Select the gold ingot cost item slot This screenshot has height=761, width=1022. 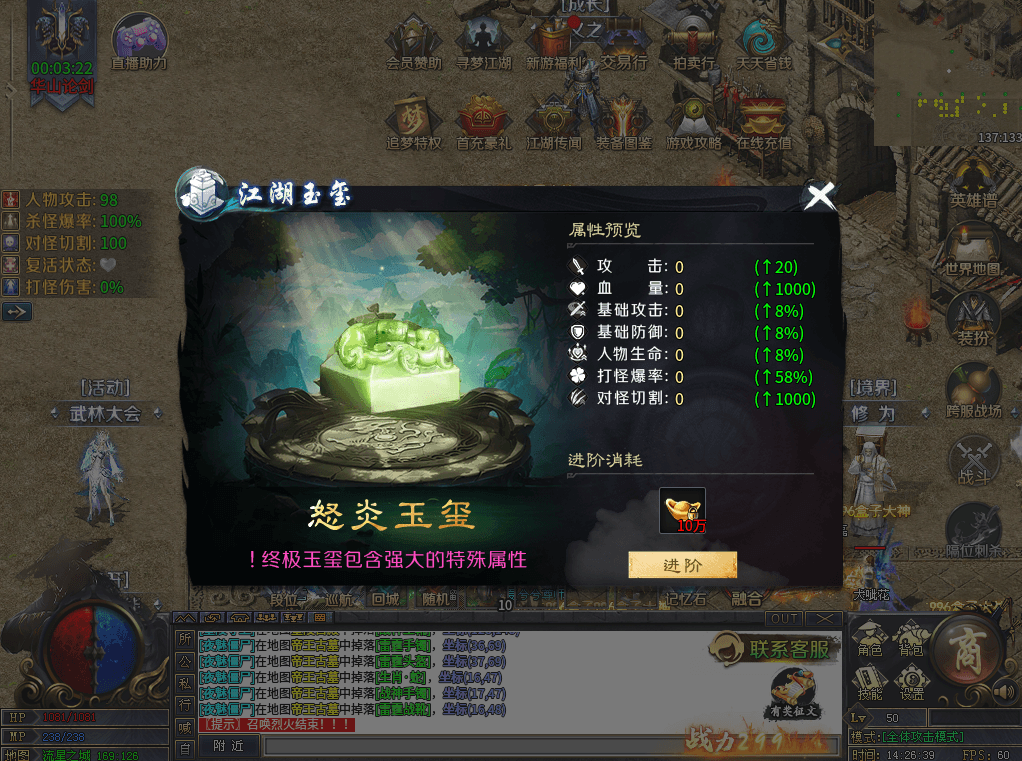pos(682,510)
